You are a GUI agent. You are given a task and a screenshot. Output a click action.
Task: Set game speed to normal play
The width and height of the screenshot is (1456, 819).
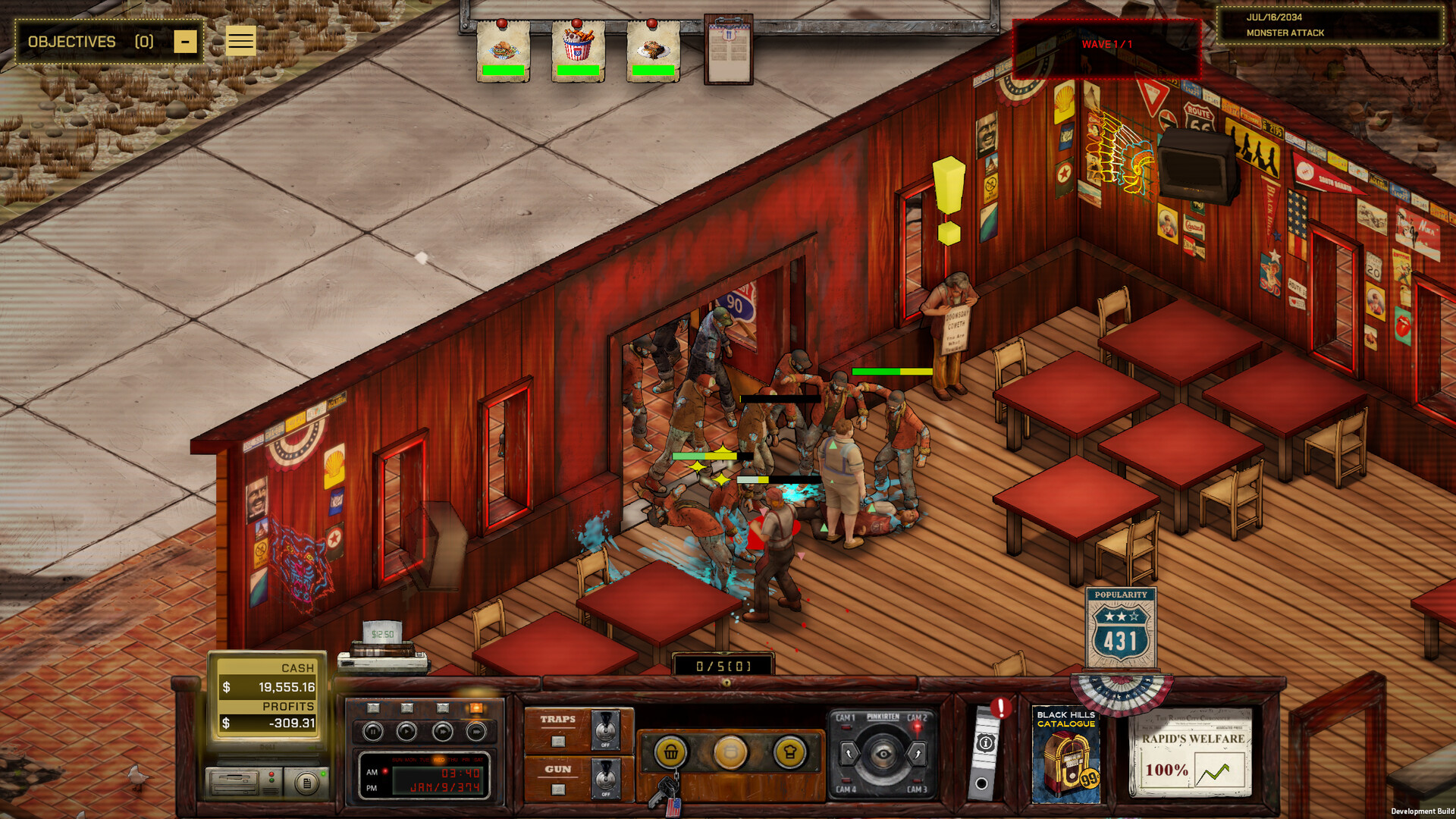click(x=407, y=732)
